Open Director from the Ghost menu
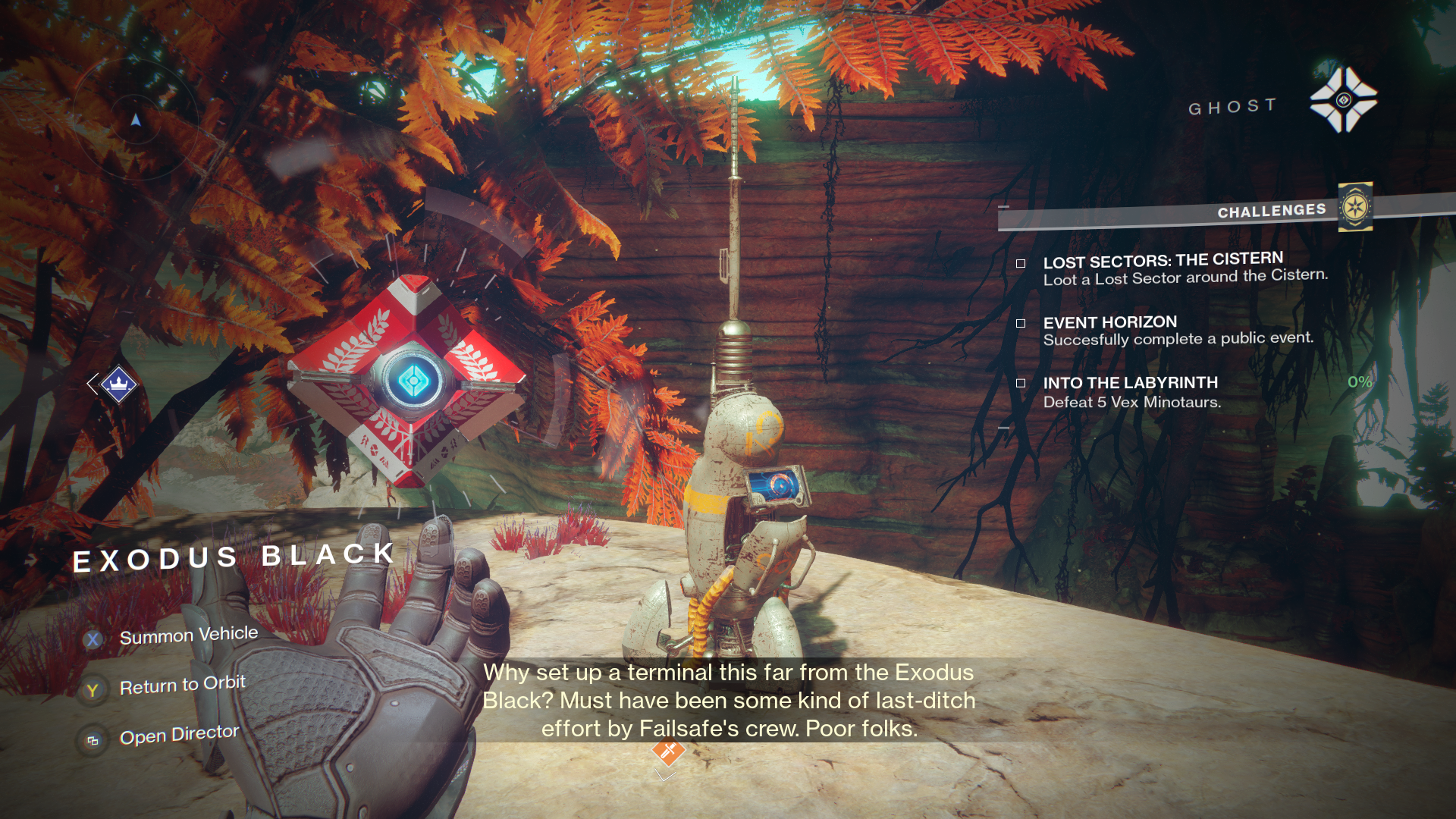This screenshot has width=1456, height=819. (x=179, y=735)
